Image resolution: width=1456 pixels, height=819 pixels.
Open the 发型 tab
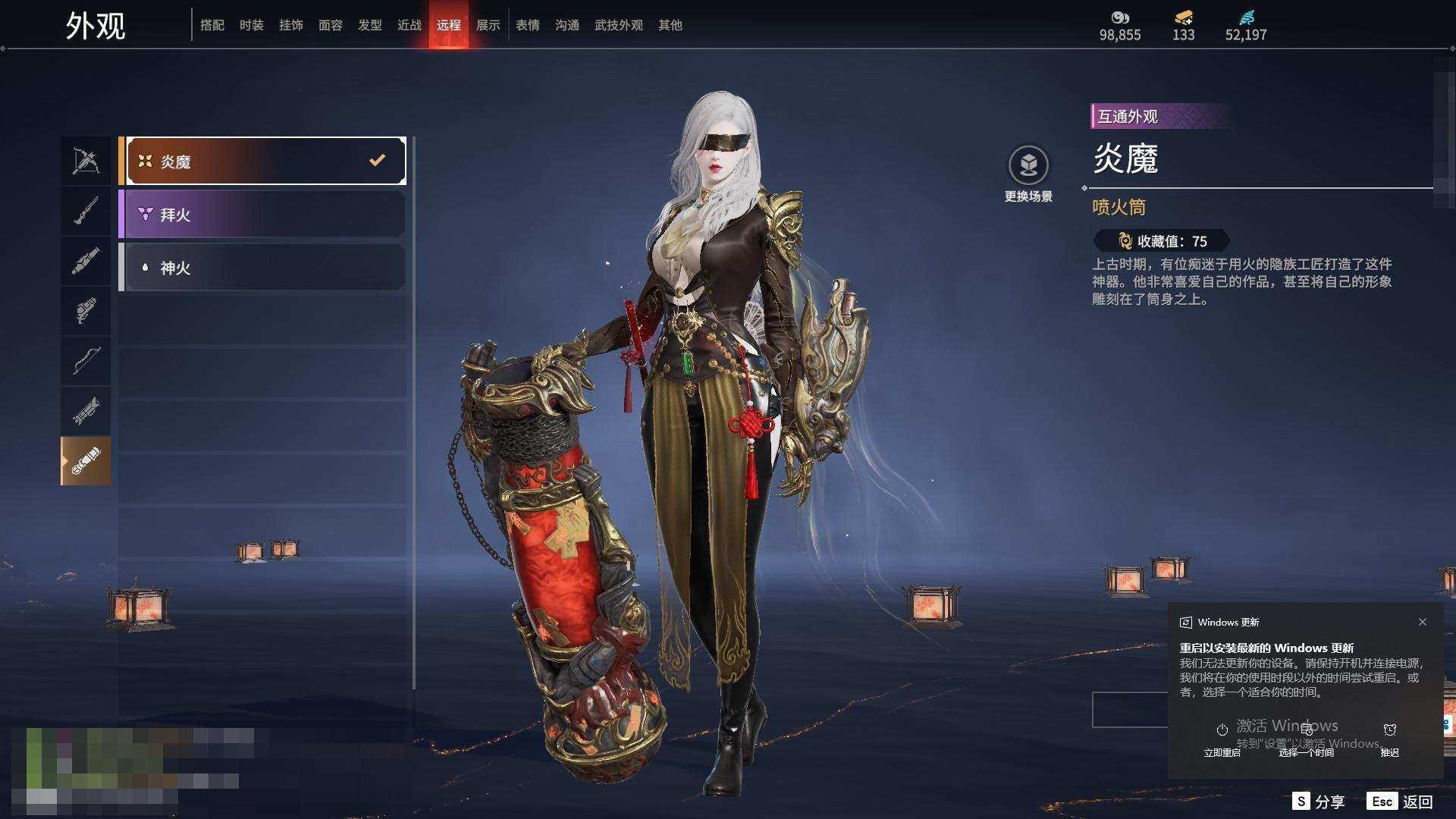tap(370, 25)
